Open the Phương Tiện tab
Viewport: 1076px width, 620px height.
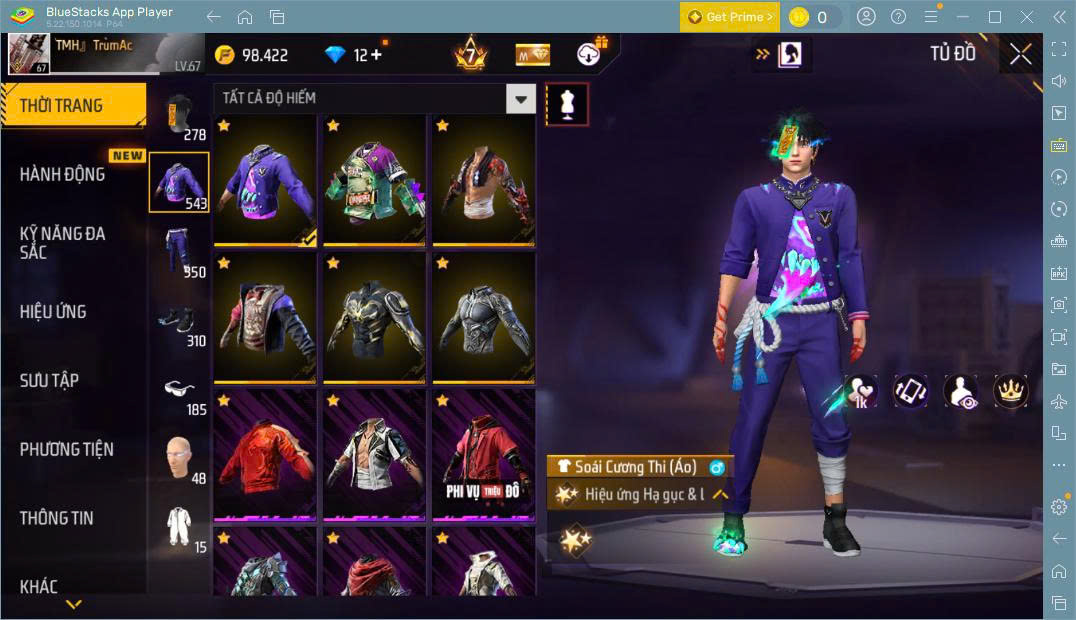[67, 449]
